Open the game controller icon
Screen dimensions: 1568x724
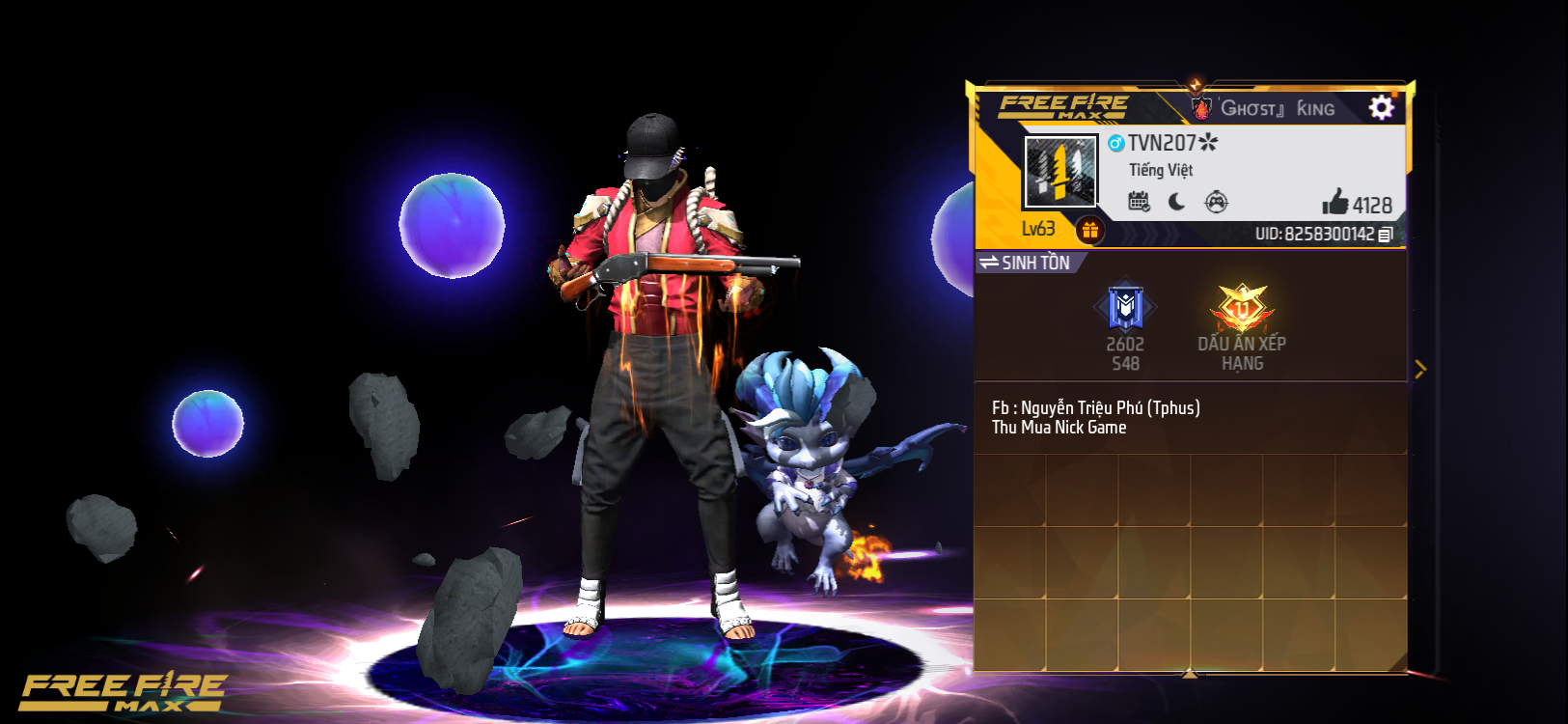pyautogui.click(x=1214, y=201)
